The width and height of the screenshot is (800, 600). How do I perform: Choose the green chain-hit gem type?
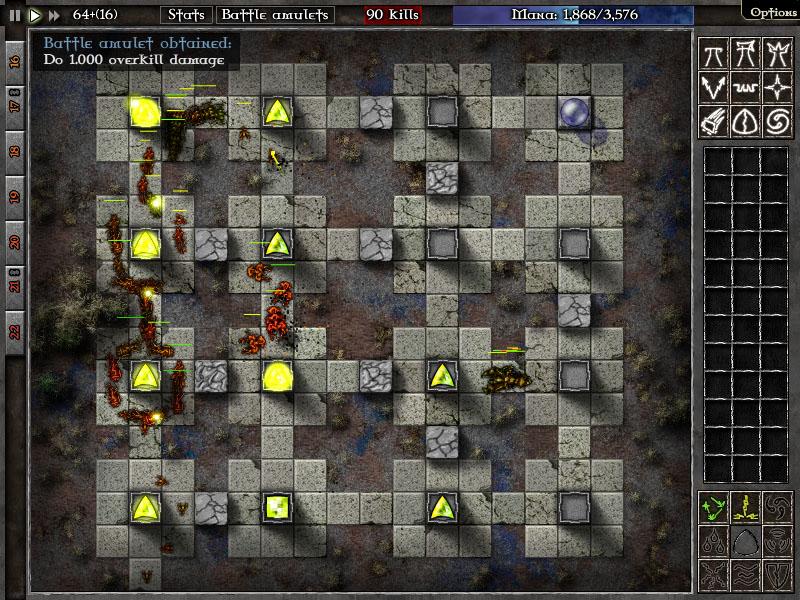click(713, 507)
